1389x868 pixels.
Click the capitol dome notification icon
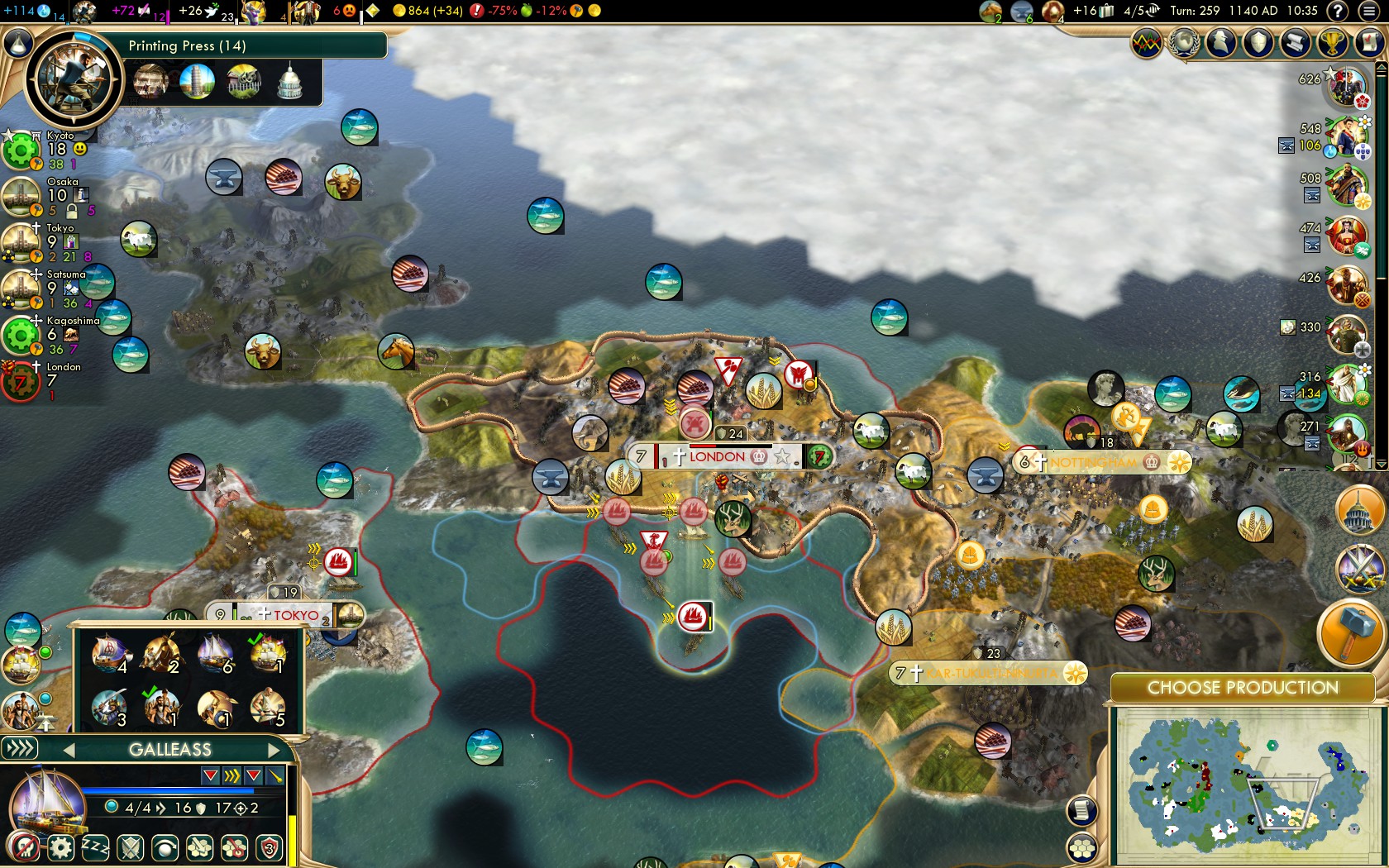[1359, 511]
